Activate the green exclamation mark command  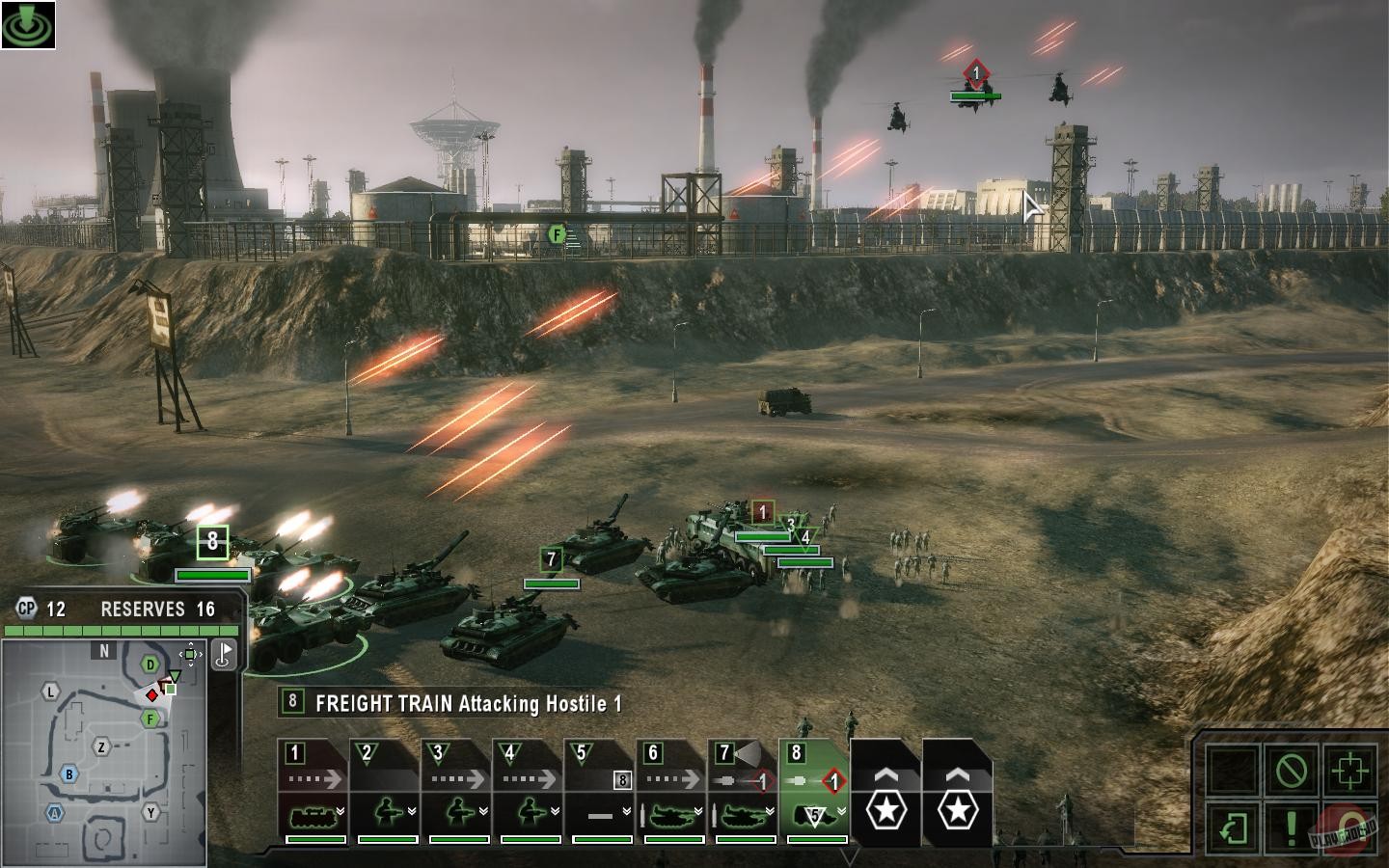(1292, 827)
